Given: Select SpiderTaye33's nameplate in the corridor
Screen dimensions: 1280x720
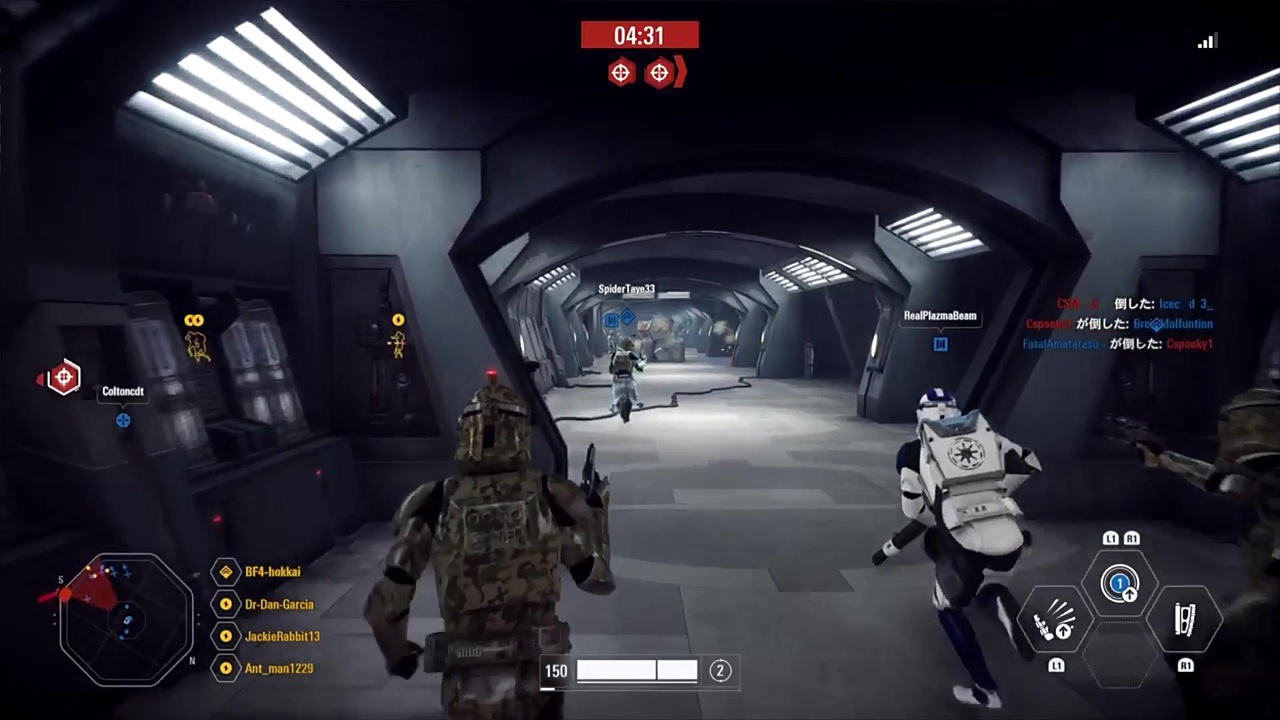Looking at the screenshot, I should point(626,289).
